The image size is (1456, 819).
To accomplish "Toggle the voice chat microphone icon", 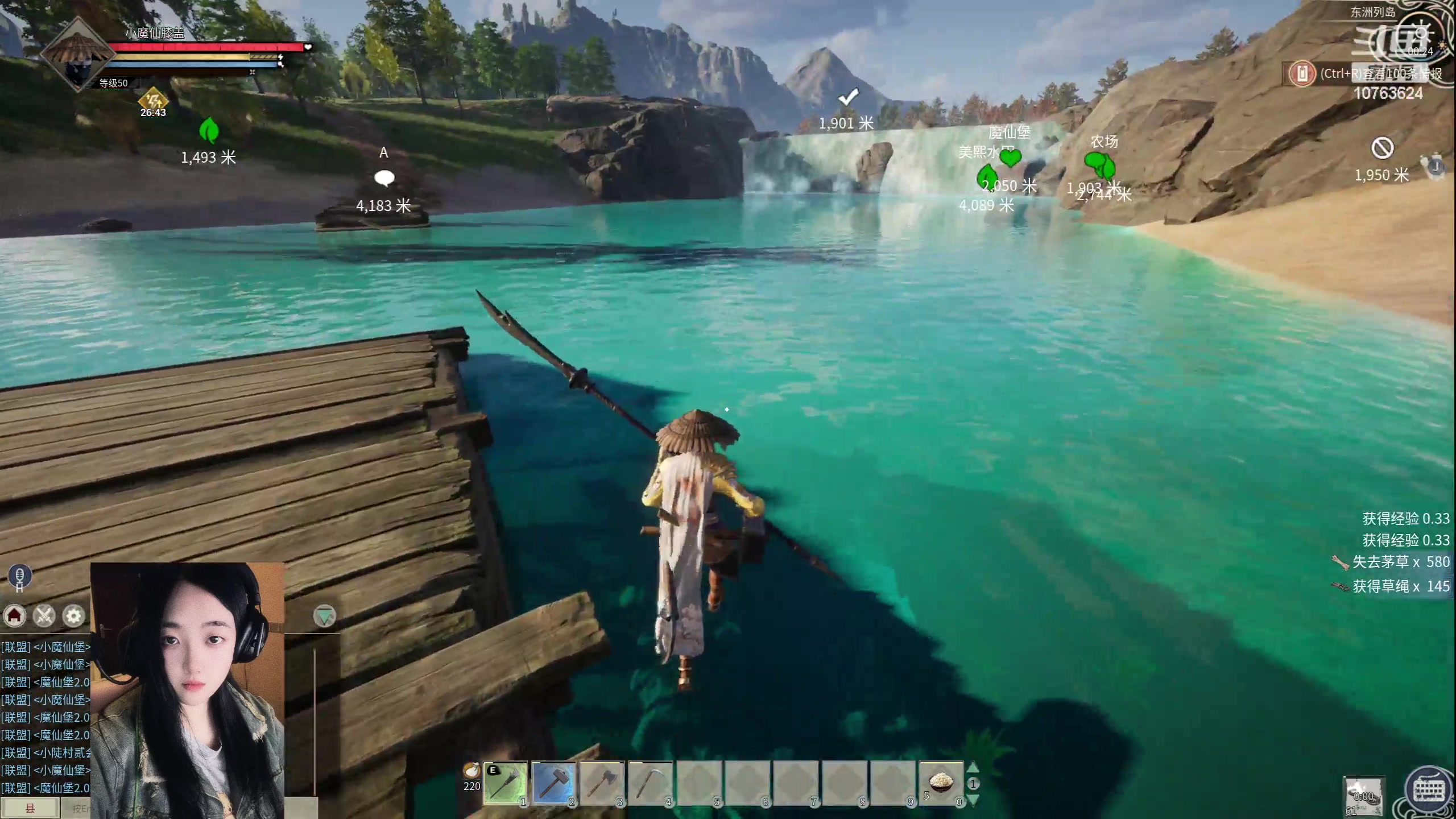I will pyautogui.click(x=19, y=576).
